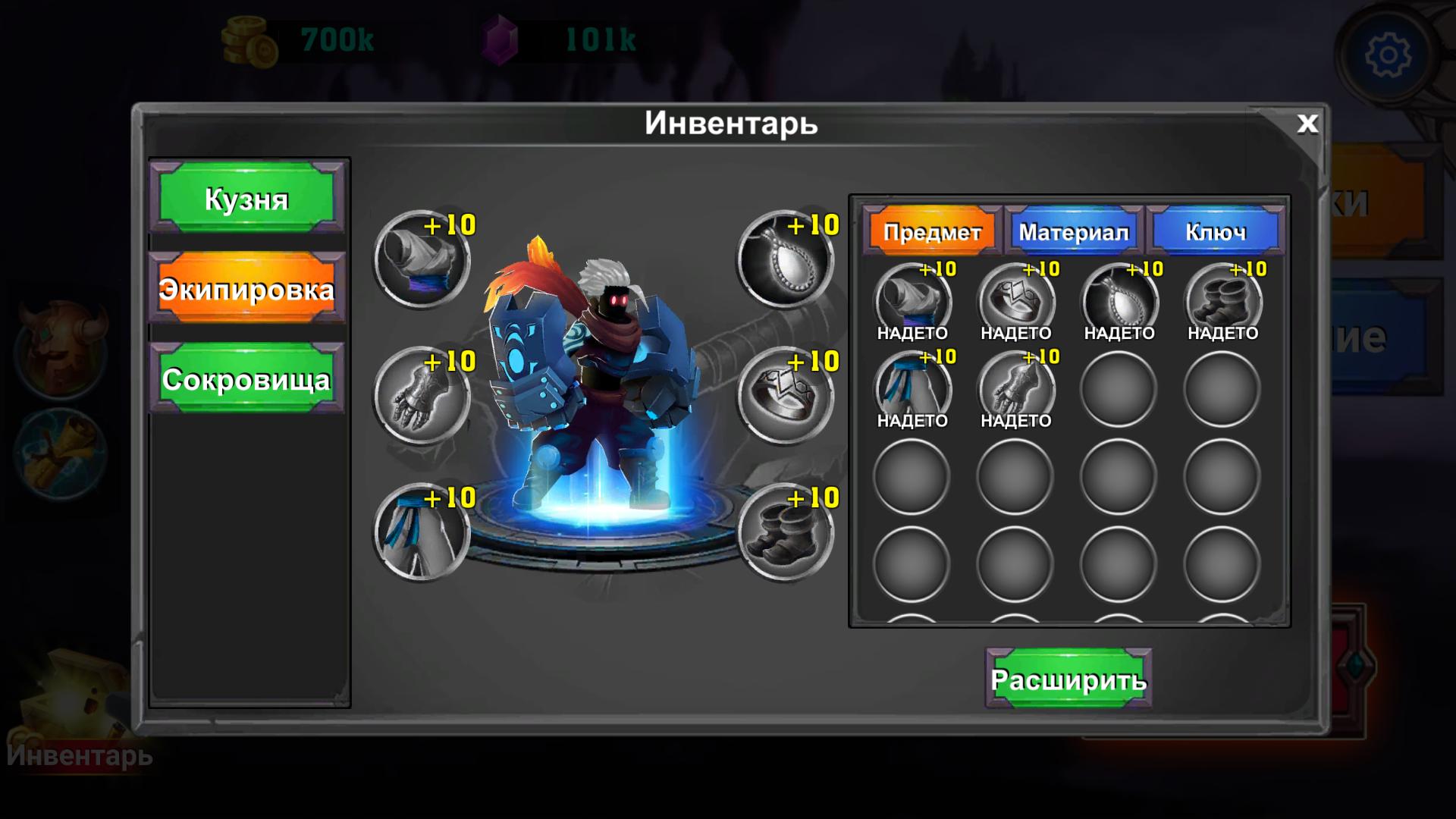Select the Ключ tab
Image resolution: width=1456 pixels, height=819 pixels.
click(x=1217, y=231)
